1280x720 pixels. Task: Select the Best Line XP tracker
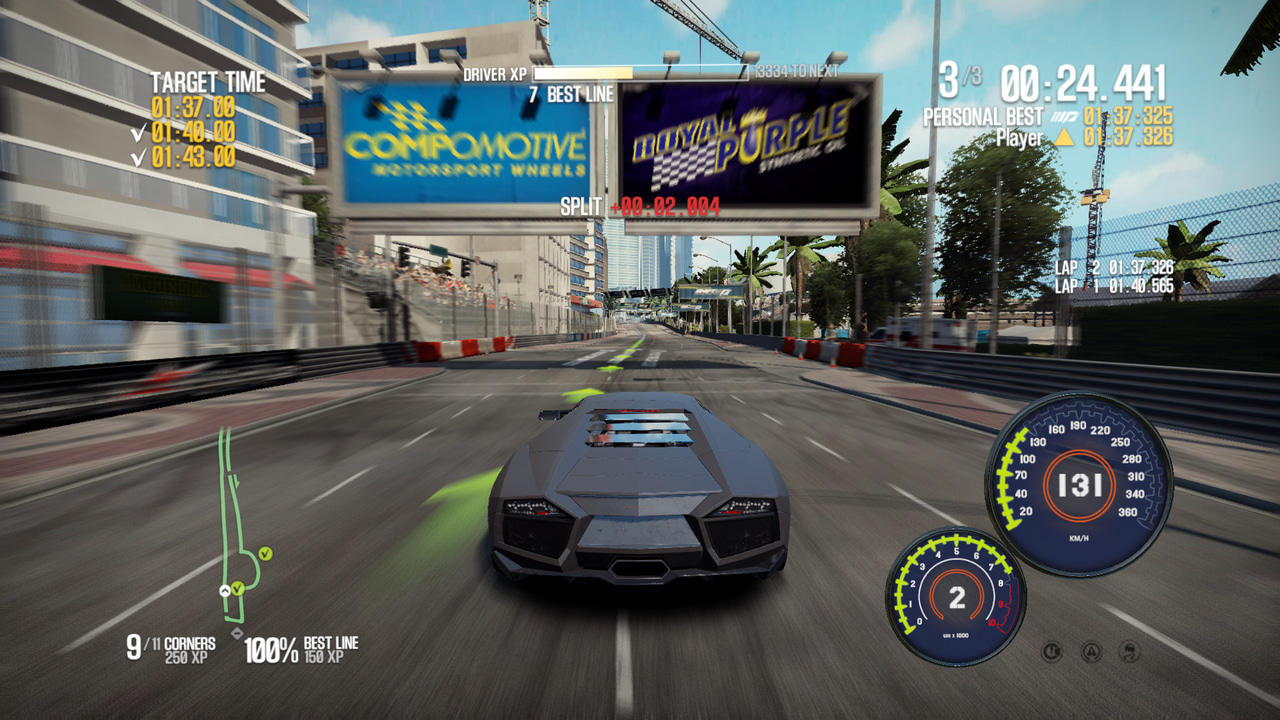(x=302, y=650)
